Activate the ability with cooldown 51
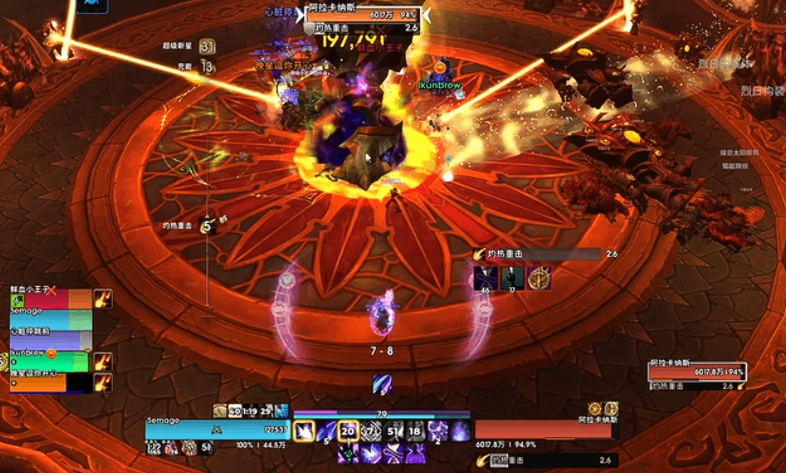 (x=393, y=432)
